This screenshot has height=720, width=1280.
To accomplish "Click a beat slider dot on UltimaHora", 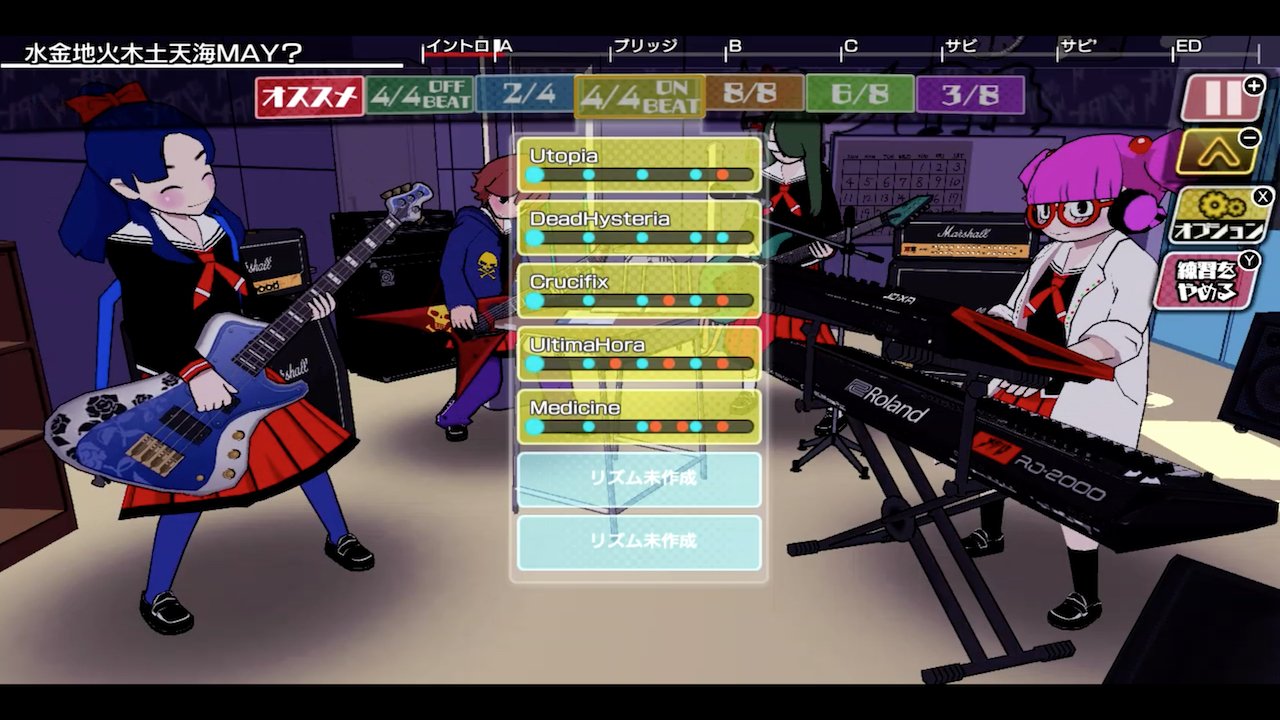I will [640, 362].
